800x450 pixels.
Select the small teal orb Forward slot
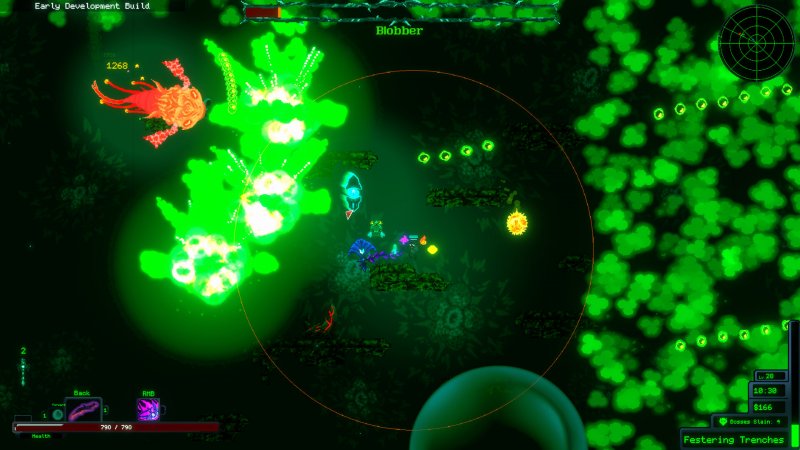(58, 413)
